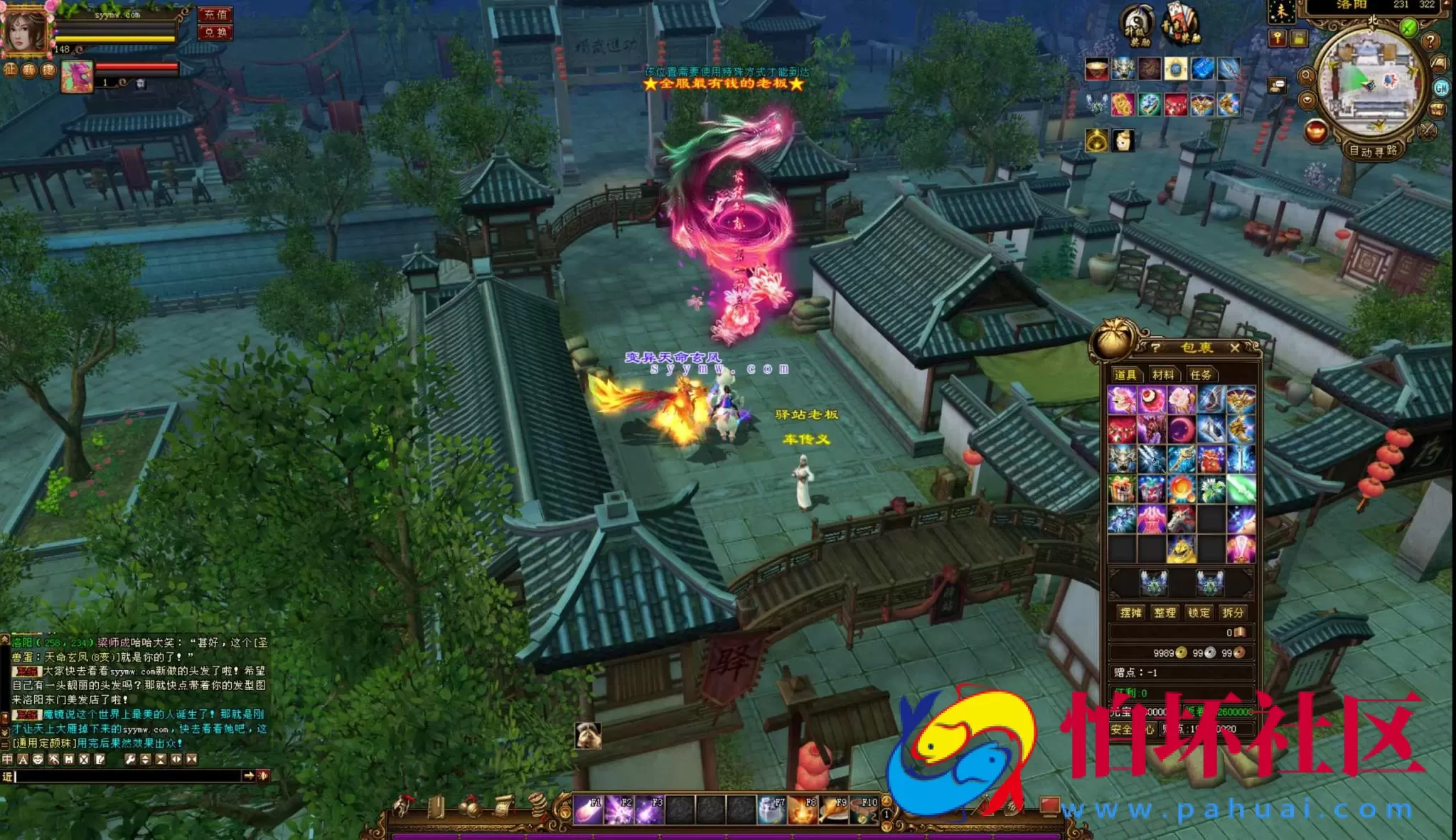1456x840 pixels.
Task: Expand chat width using the left-right arrow control
Action: (176, 760)
